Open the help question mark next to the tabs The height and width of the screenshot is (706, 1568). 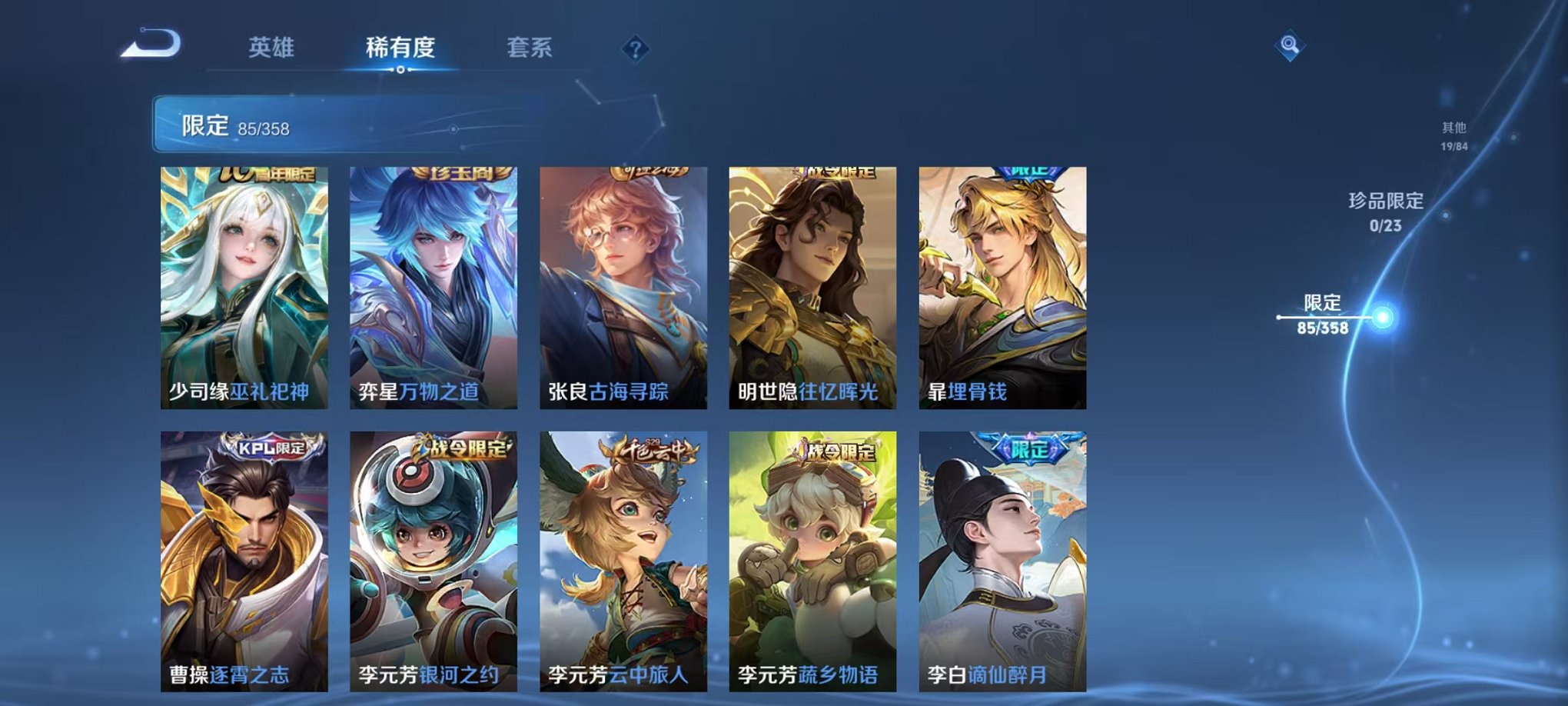(633, 50)
